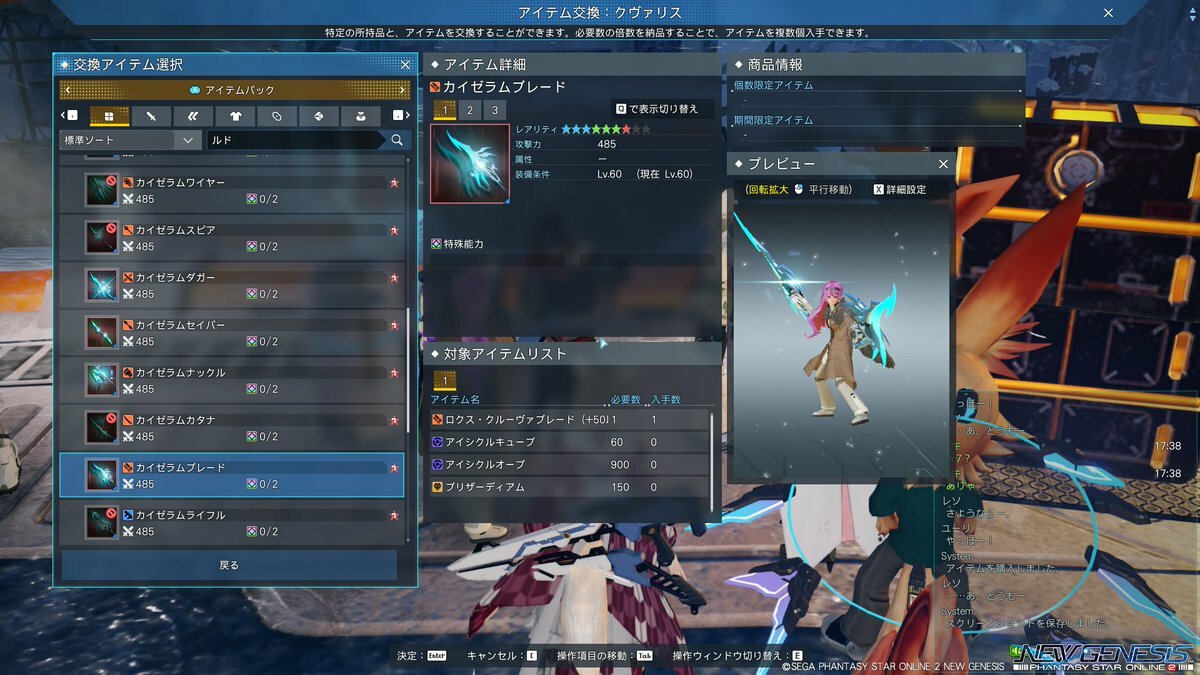Click the magnifying glass search button
This screenshot has height=675, width=1200.
click(397, 141)
